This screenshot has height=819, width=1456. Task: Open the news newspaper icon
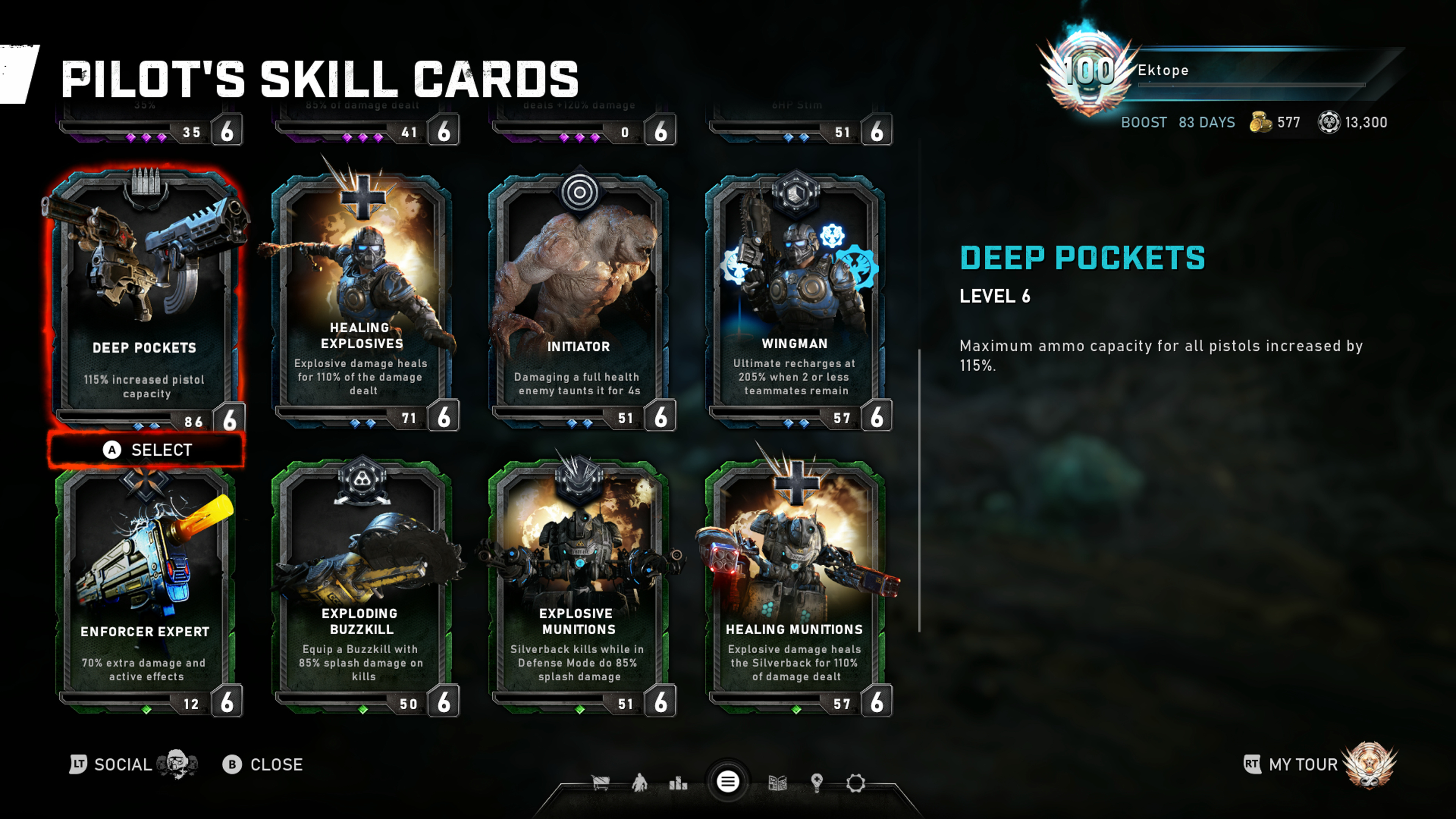pyautogui.click(x=778, y=783)
